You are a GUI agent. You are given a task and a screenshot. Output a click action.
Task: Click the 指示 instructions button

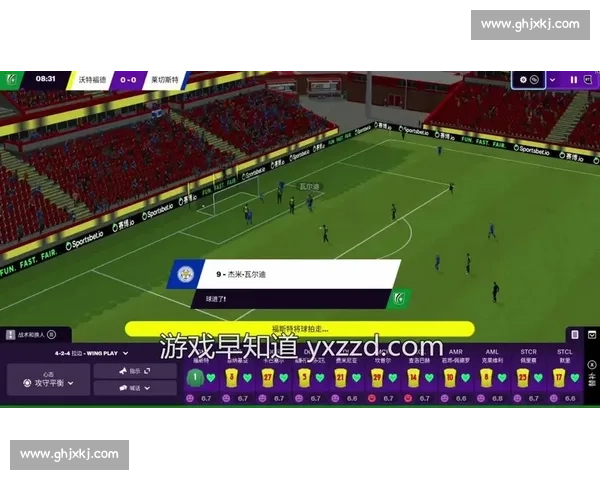click(x=135, y=370)
